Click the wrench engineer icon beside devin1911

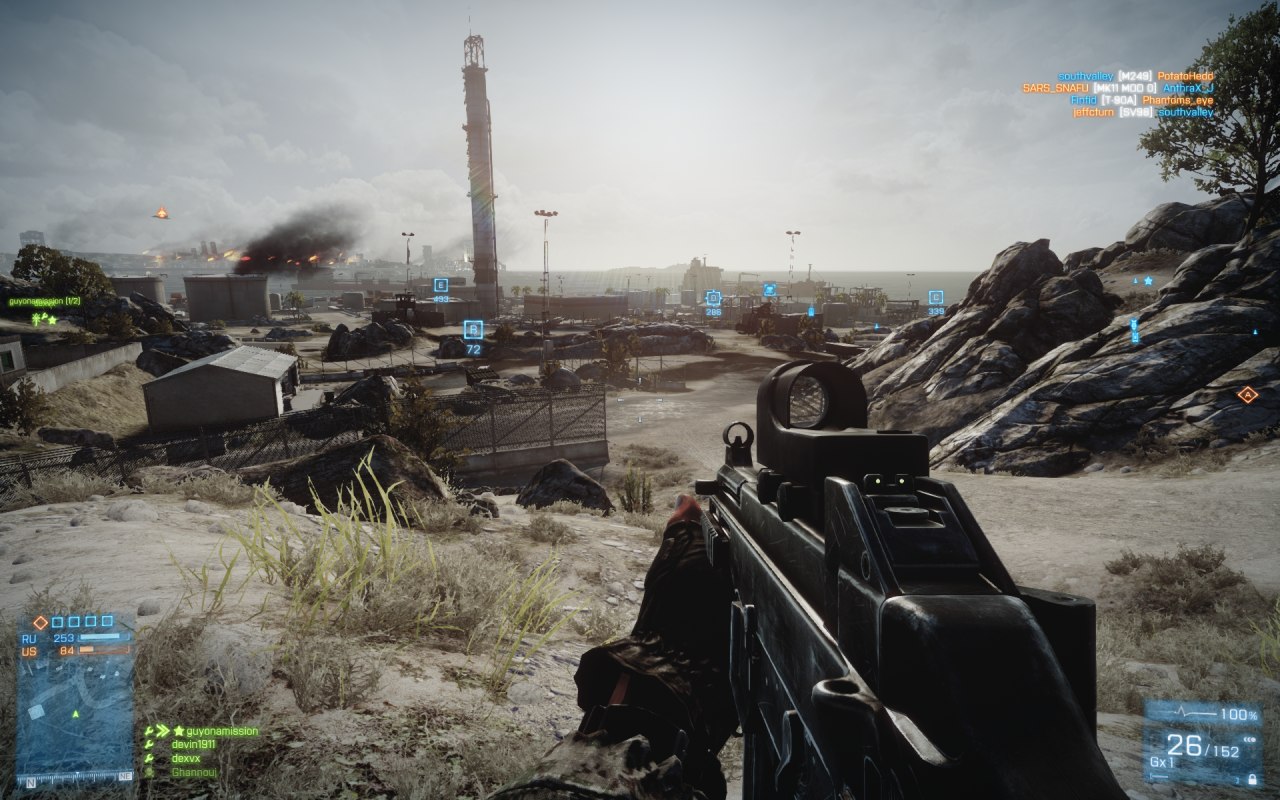pos(149,744)
